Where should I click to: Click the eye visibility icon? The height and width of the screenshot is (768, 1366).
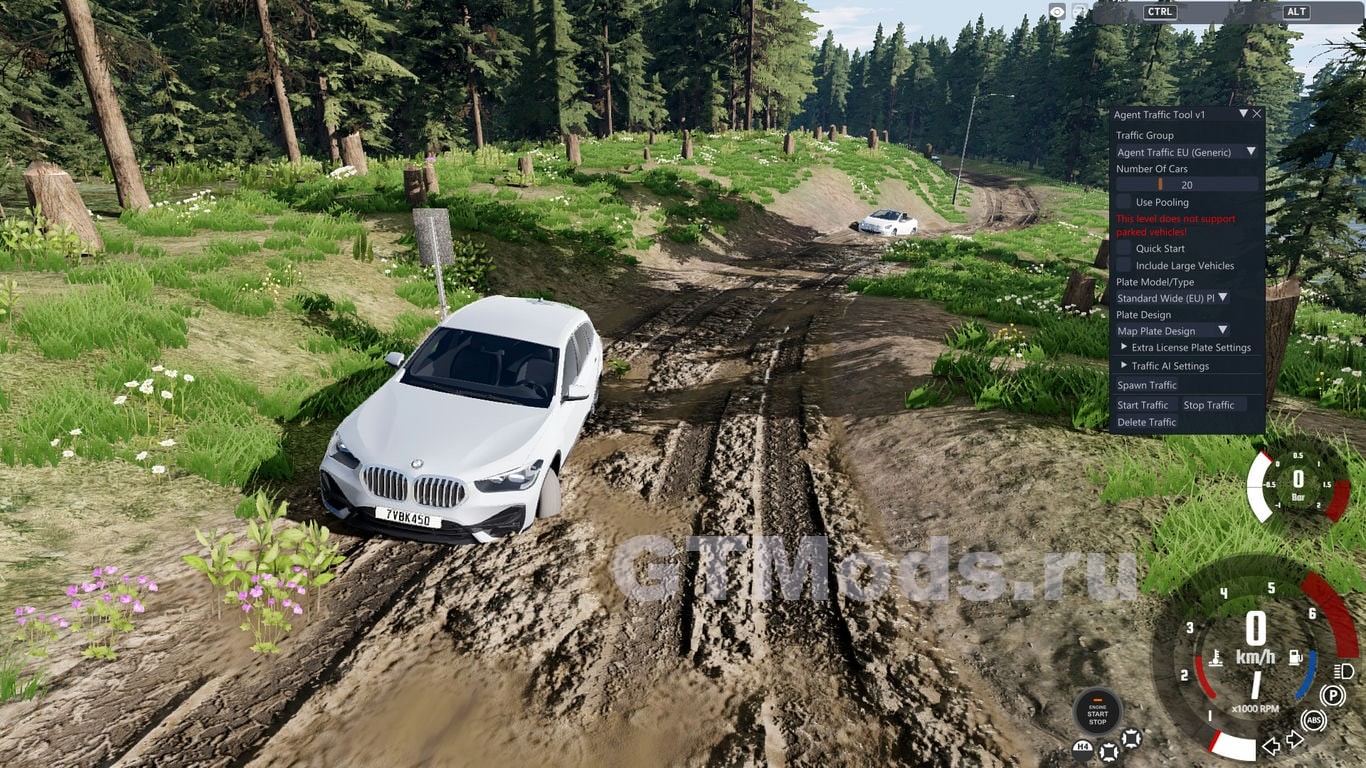1057,11
